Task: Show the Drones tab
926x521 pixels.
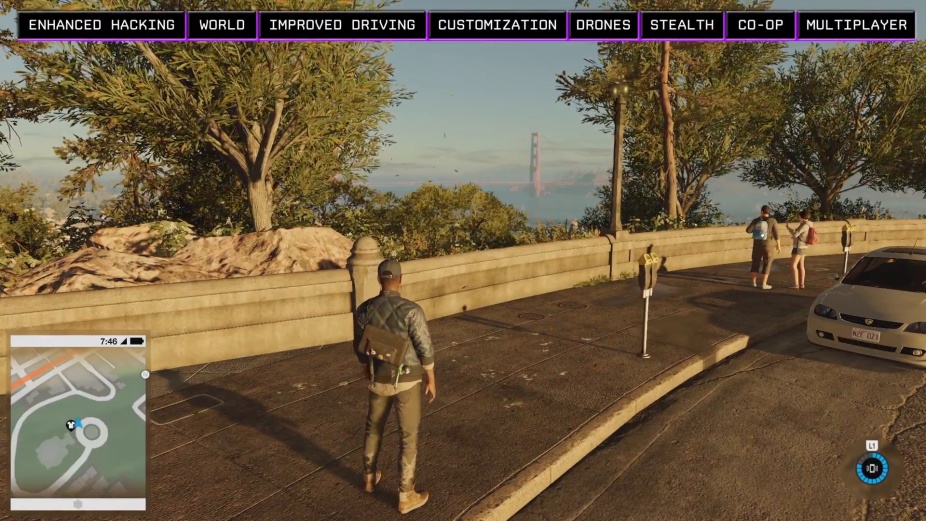Action: click(x=604, y=25)
